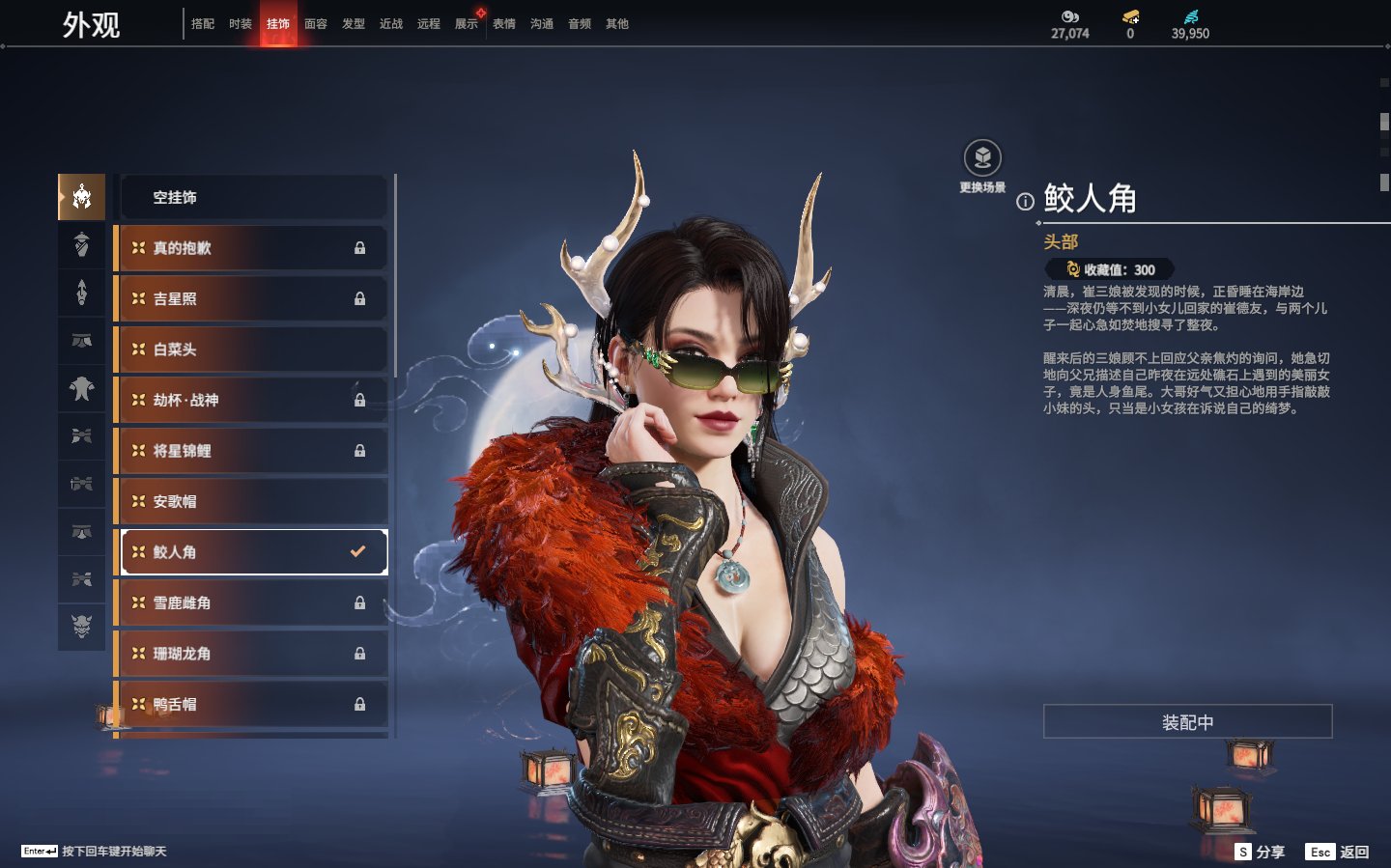
Task: Switch to the 搭配 tab
Action: pos(203,24)
